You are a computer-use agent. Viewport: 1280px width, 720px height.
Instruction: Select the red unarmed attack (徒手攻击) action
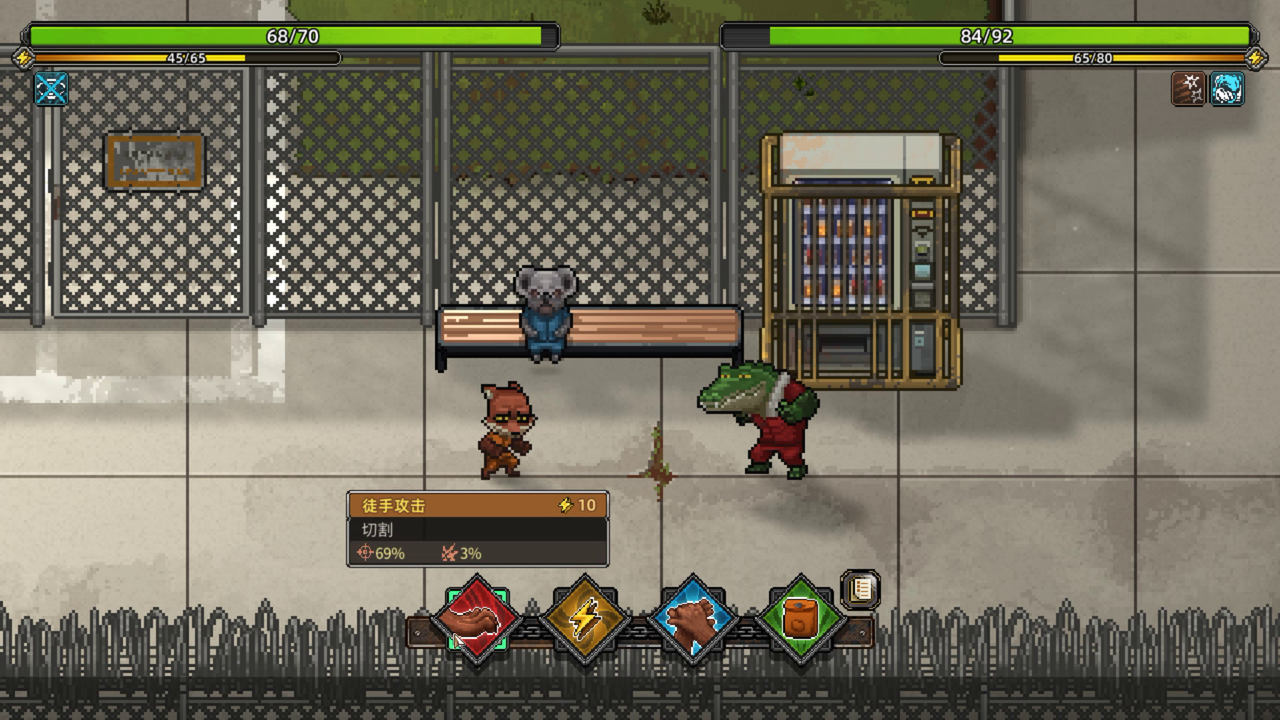click(x=477, y=621)
